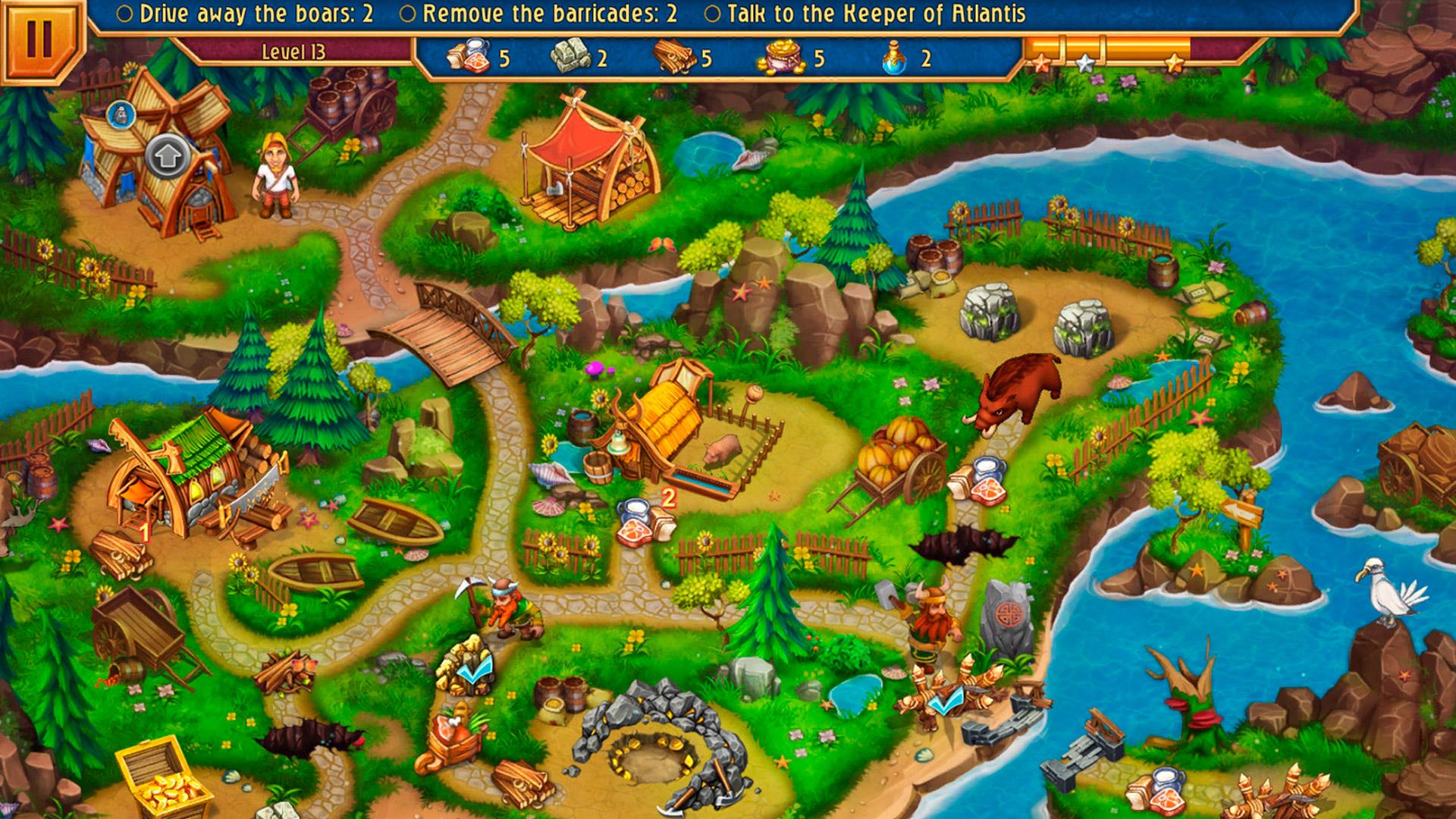This screenshot has height=819, width=1456.
Task: Pause the game with the orange pause button
Action: coord(36,38)
